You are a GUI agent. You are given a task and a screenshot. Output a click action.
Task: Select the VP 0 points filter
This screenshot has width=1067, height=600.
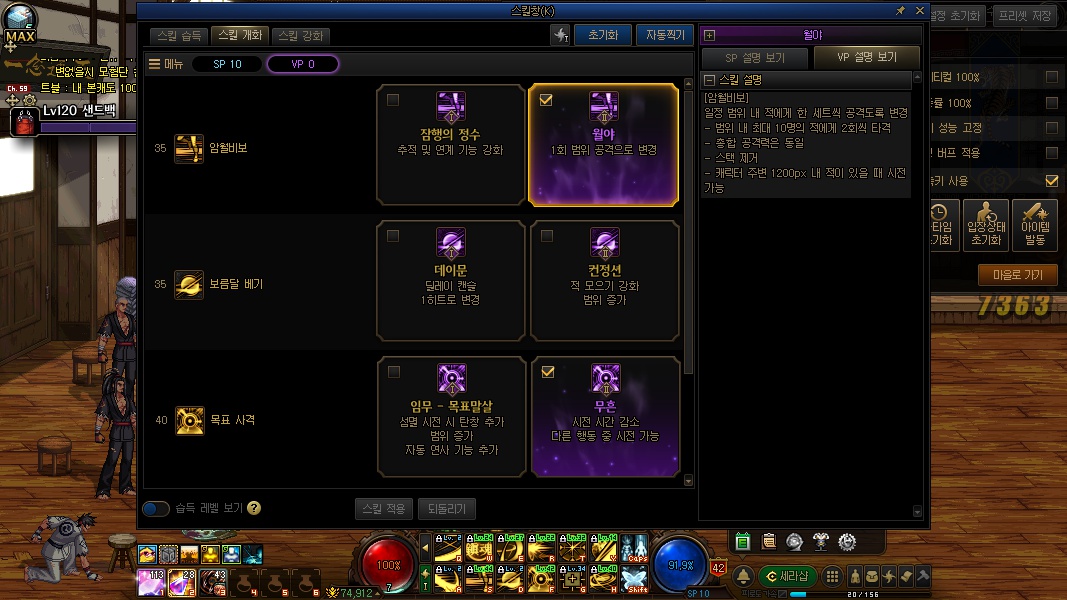[303, 64]
